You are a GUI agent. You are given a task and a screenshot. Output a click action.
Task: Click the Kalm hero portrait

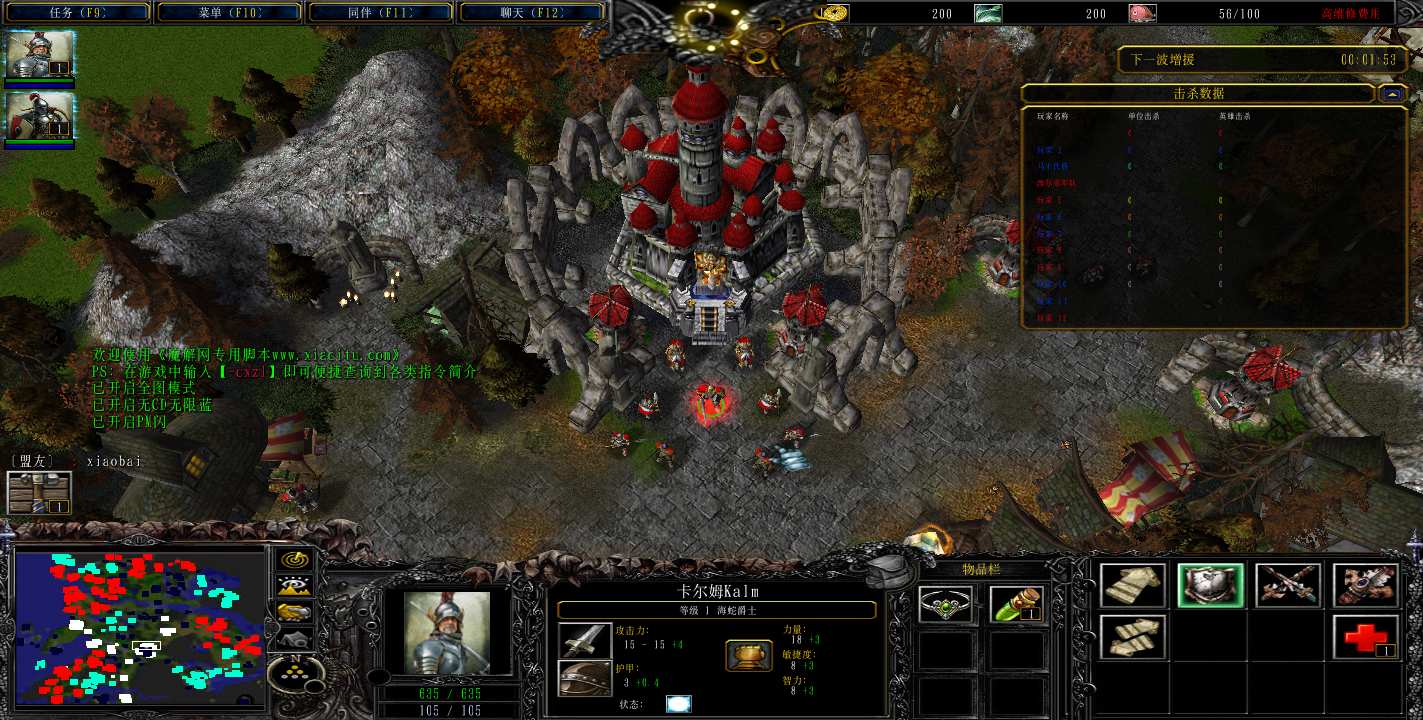(x=446, y=633)
